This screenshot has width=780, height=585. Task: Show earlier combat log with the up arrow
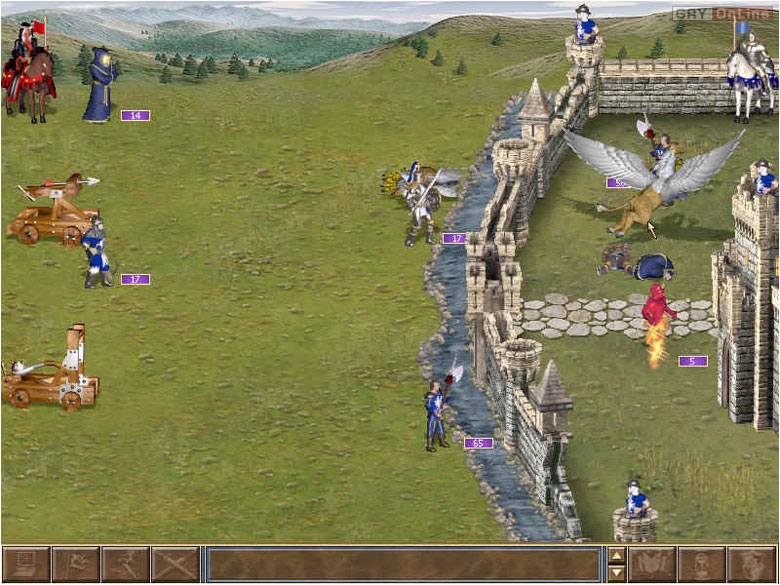pos(617,556)
